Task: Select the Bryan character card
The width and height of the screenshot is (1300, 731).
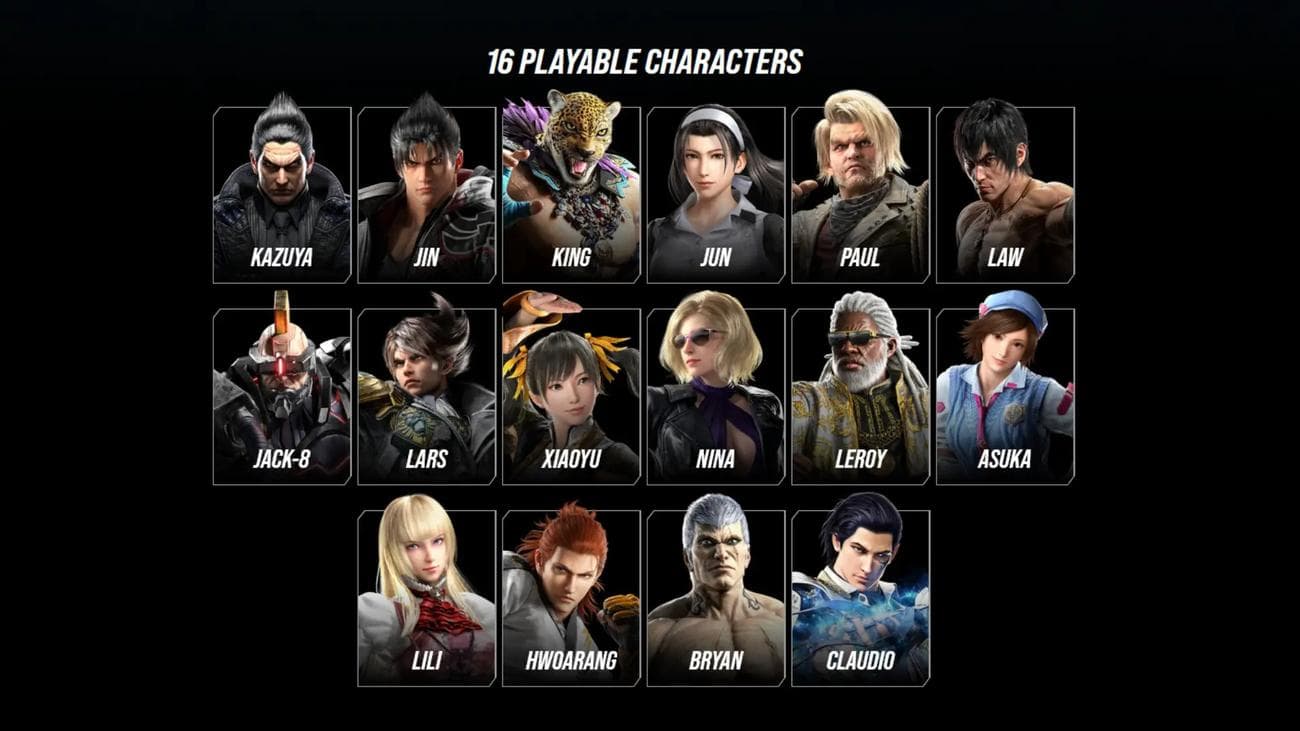Action: click(716, 598)
